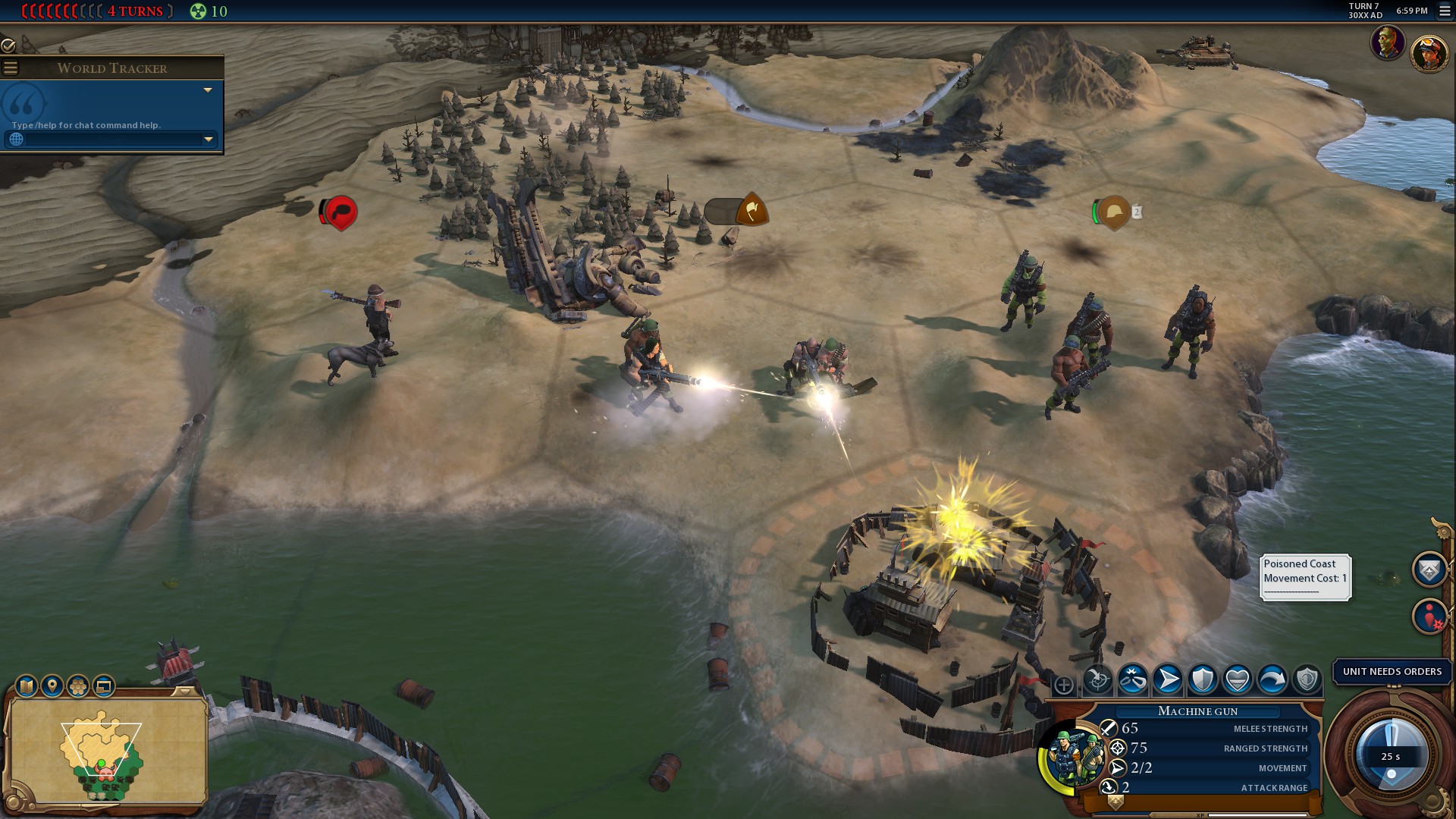Open the World Tracker options menu

tap(11, 68)
